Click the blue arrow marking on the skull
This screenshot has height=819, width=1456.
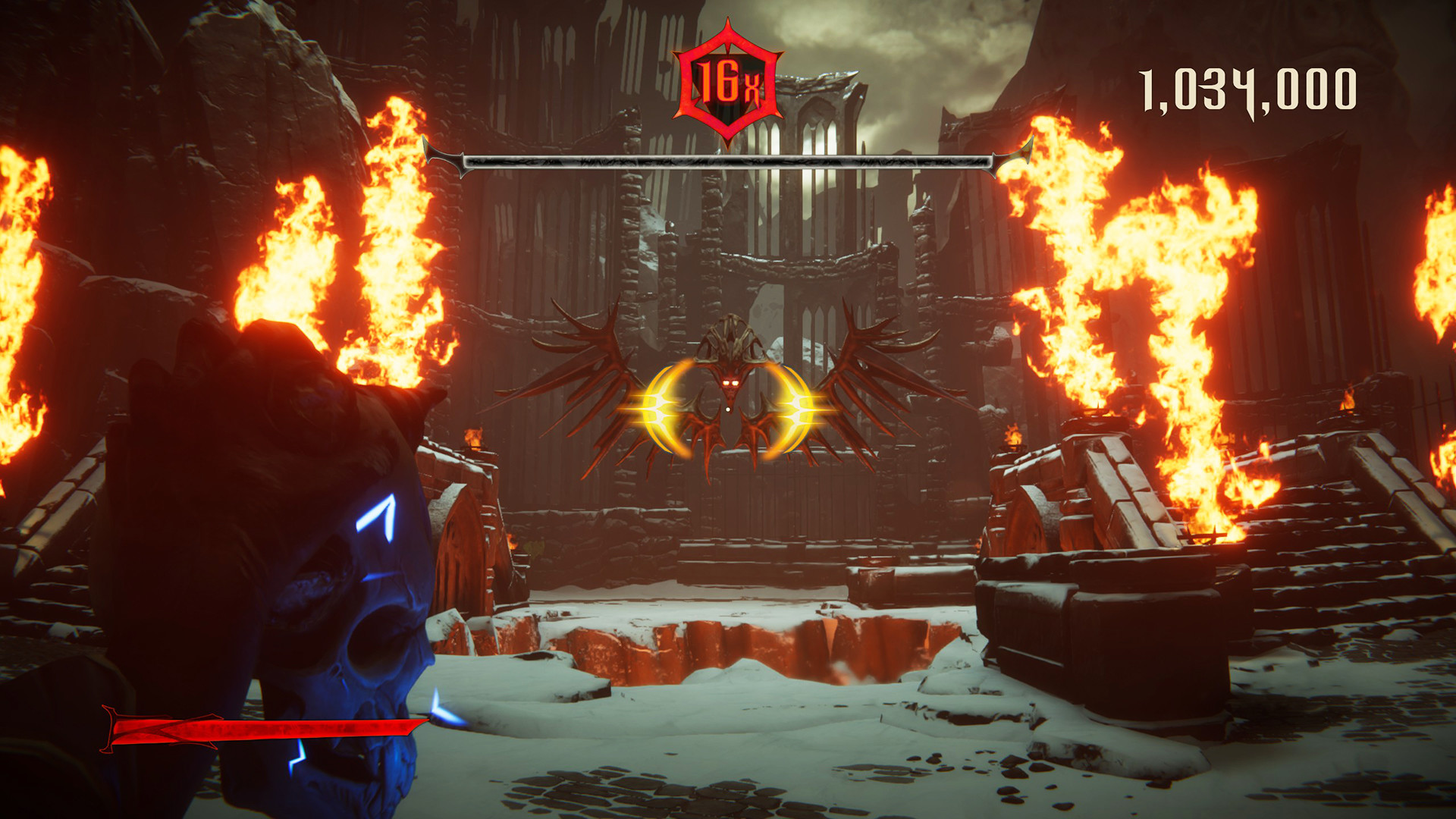375,516
